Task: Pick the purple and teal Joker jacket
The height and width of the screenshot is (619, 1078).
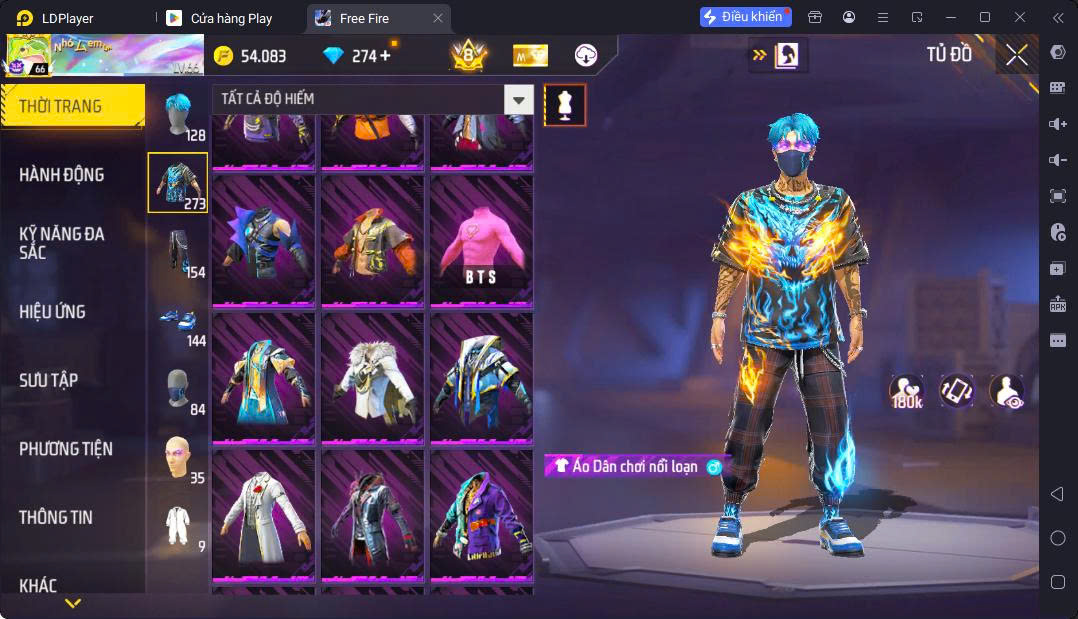Action: [x=481, y=515]
